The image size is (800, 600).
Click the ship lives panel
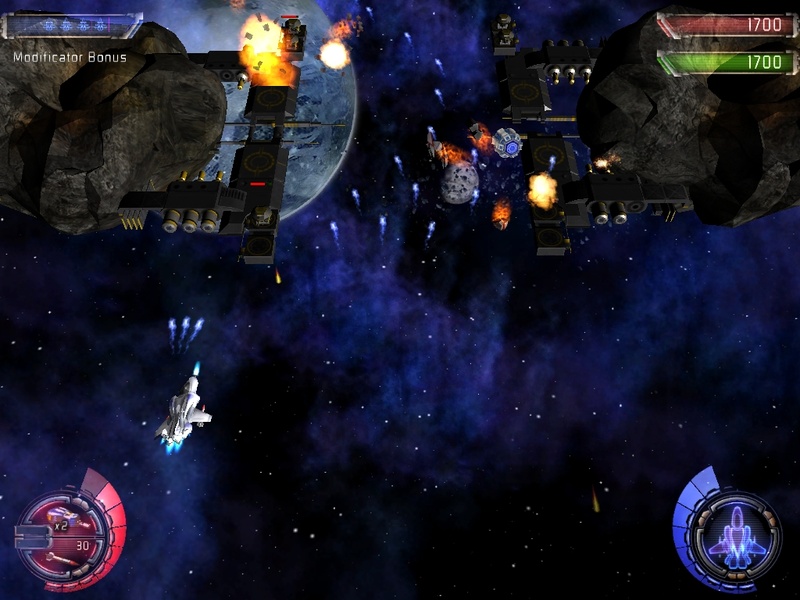(x=71, y=25)
